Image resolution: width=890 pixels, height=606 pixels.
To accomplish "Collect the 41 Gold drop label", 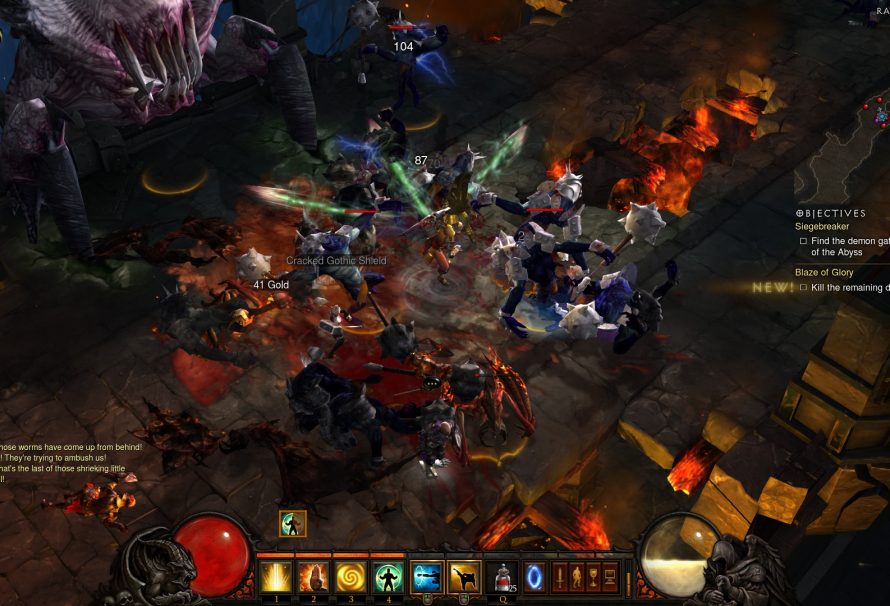I will pos(270,285).
